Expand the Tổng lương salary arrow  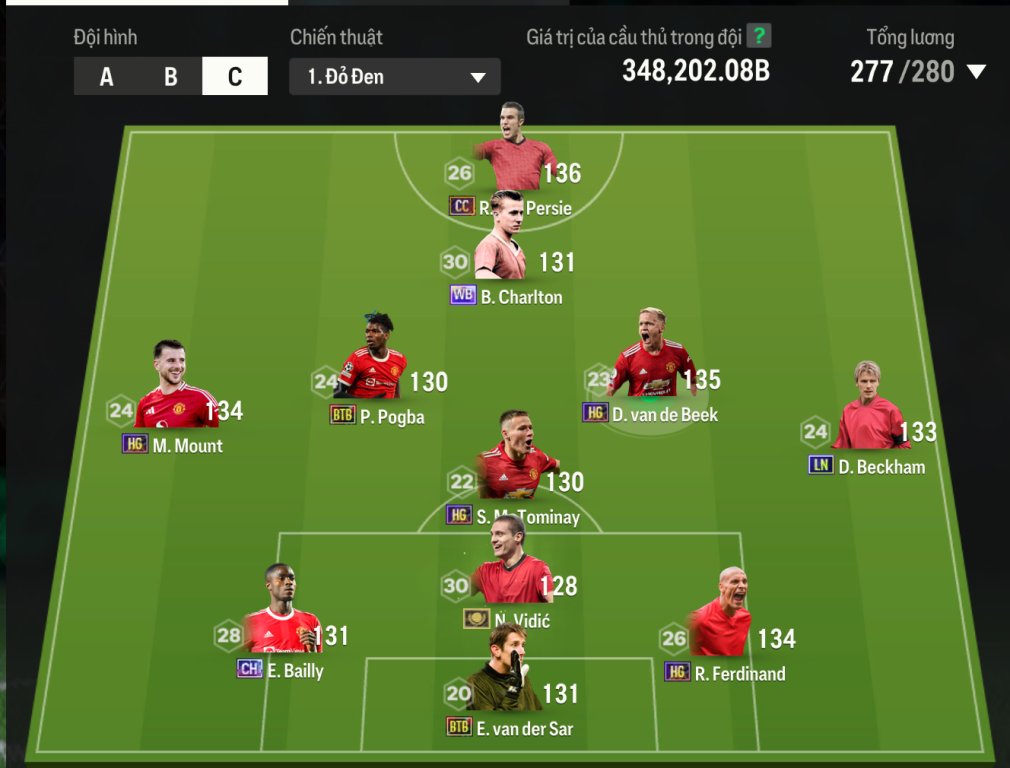pyautogui.click(x=975, y=72)
